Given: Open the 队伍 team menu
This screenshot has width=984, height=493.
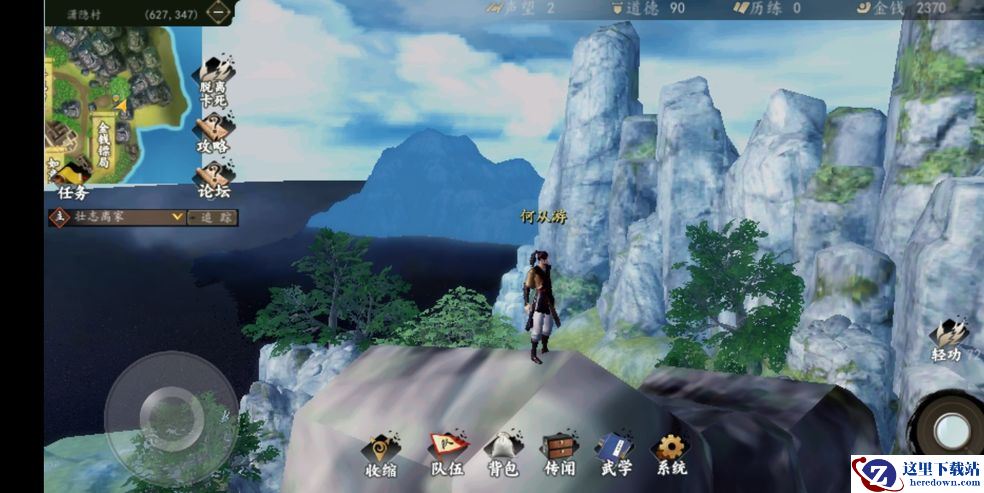Looking at the screenshot, I should click(446, 456).
